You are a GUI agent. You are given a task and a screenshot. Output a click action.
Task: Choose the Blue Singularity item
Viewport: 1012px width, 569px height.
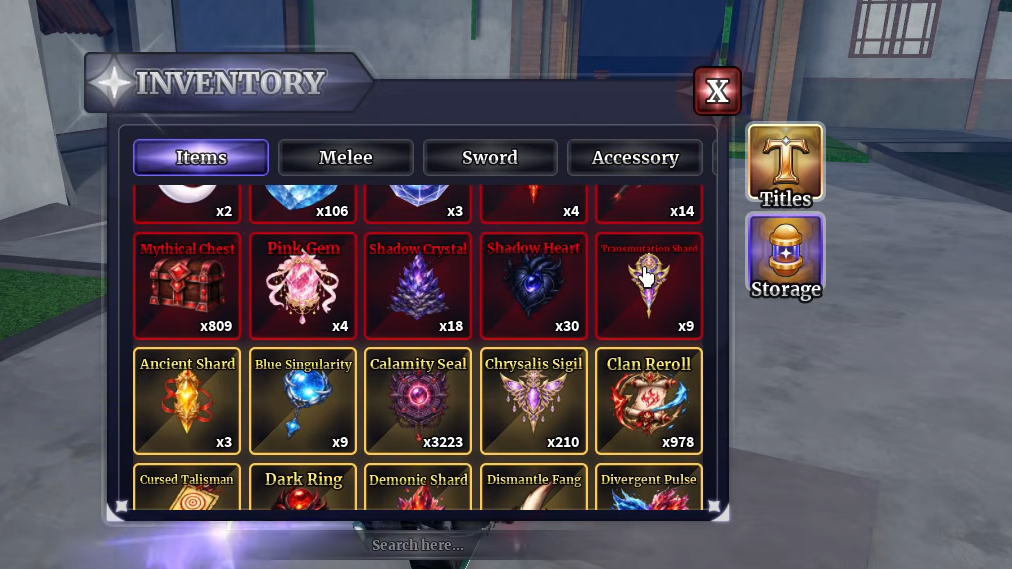pos(303,402)
